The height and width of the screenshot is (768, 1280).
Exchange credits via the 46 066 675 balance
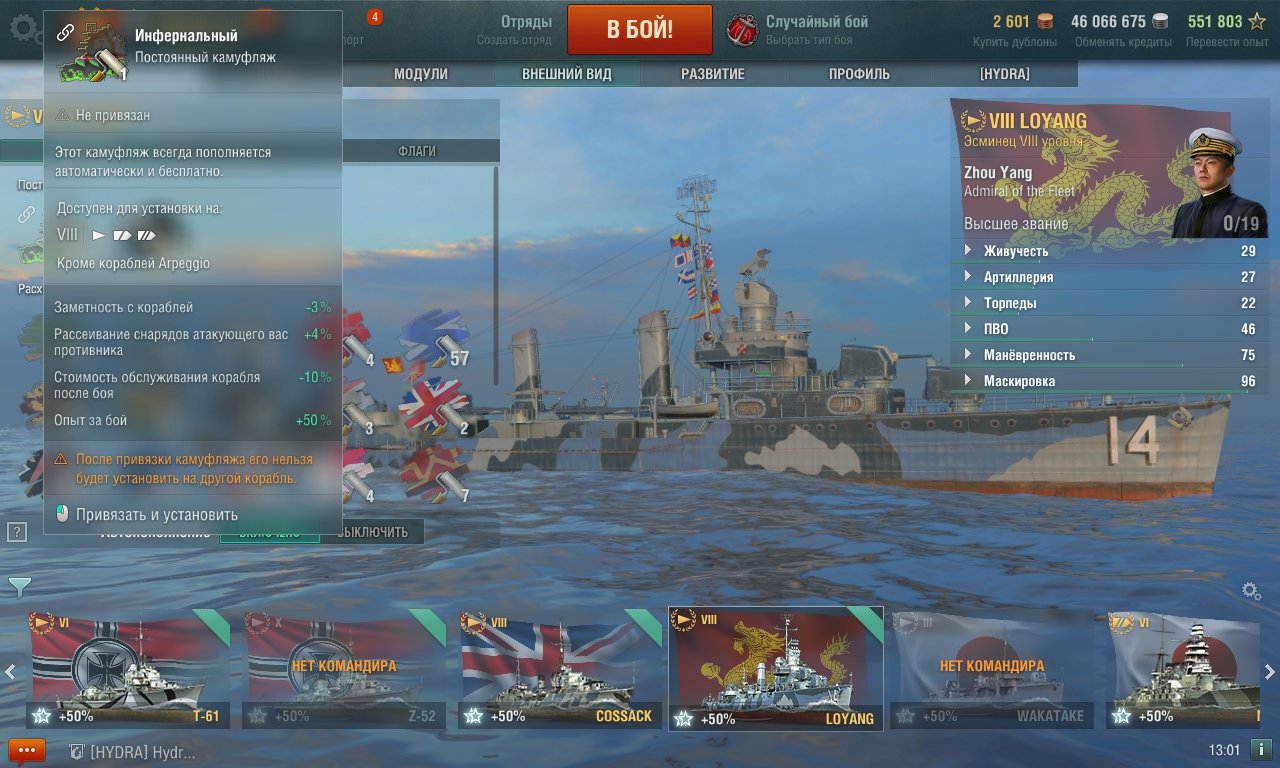pos(1121,29)
